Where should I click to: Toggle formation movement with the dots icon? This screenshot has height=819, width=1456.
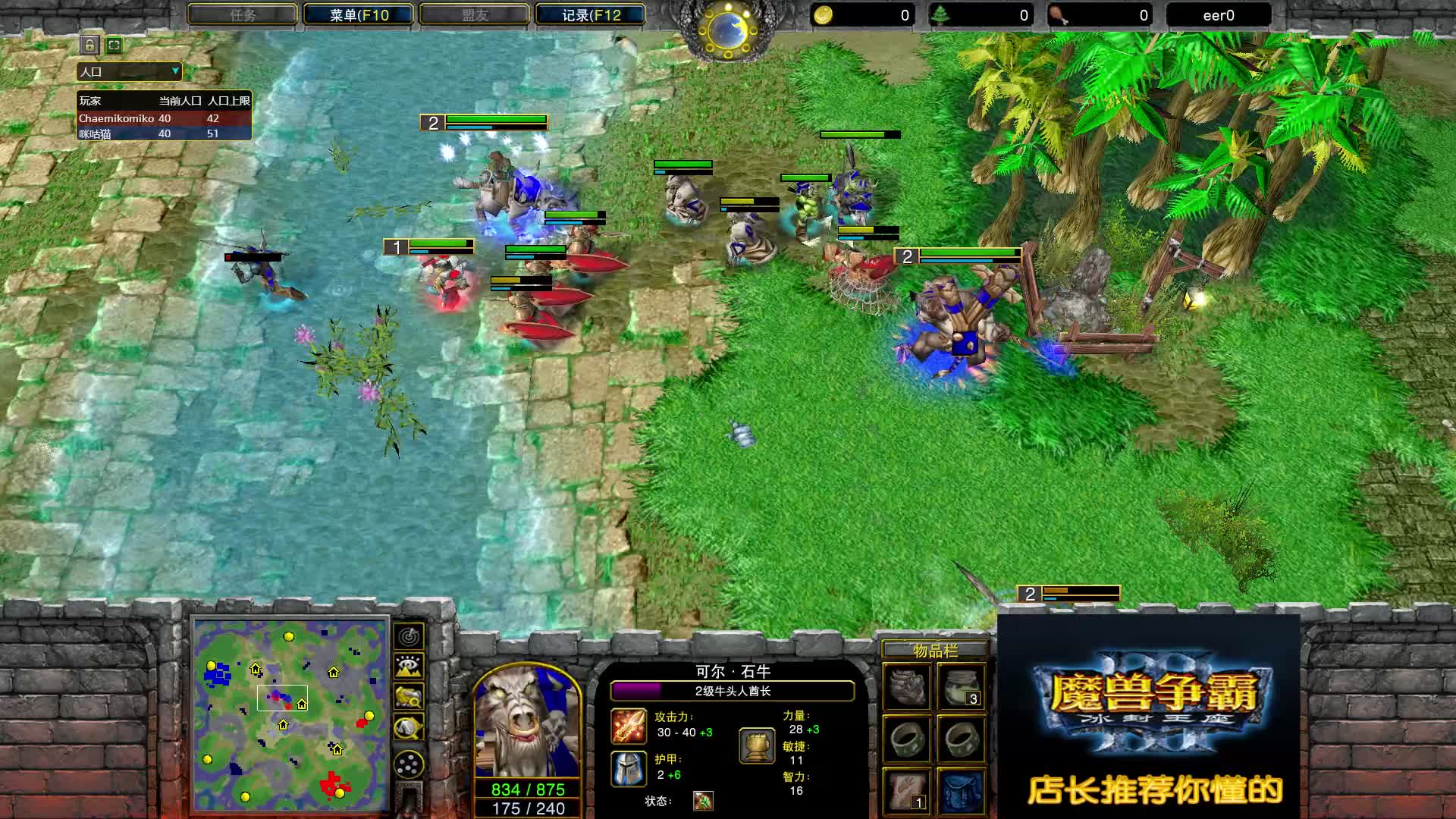(x=409, y=763)
